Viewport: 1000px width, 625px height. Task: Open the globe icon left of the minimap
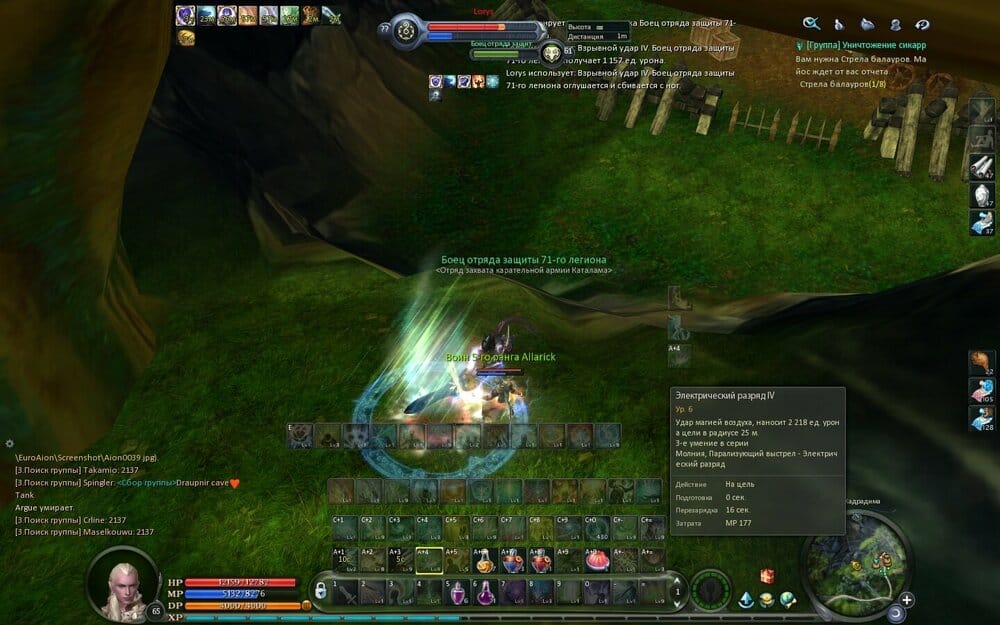coord(788,600)
